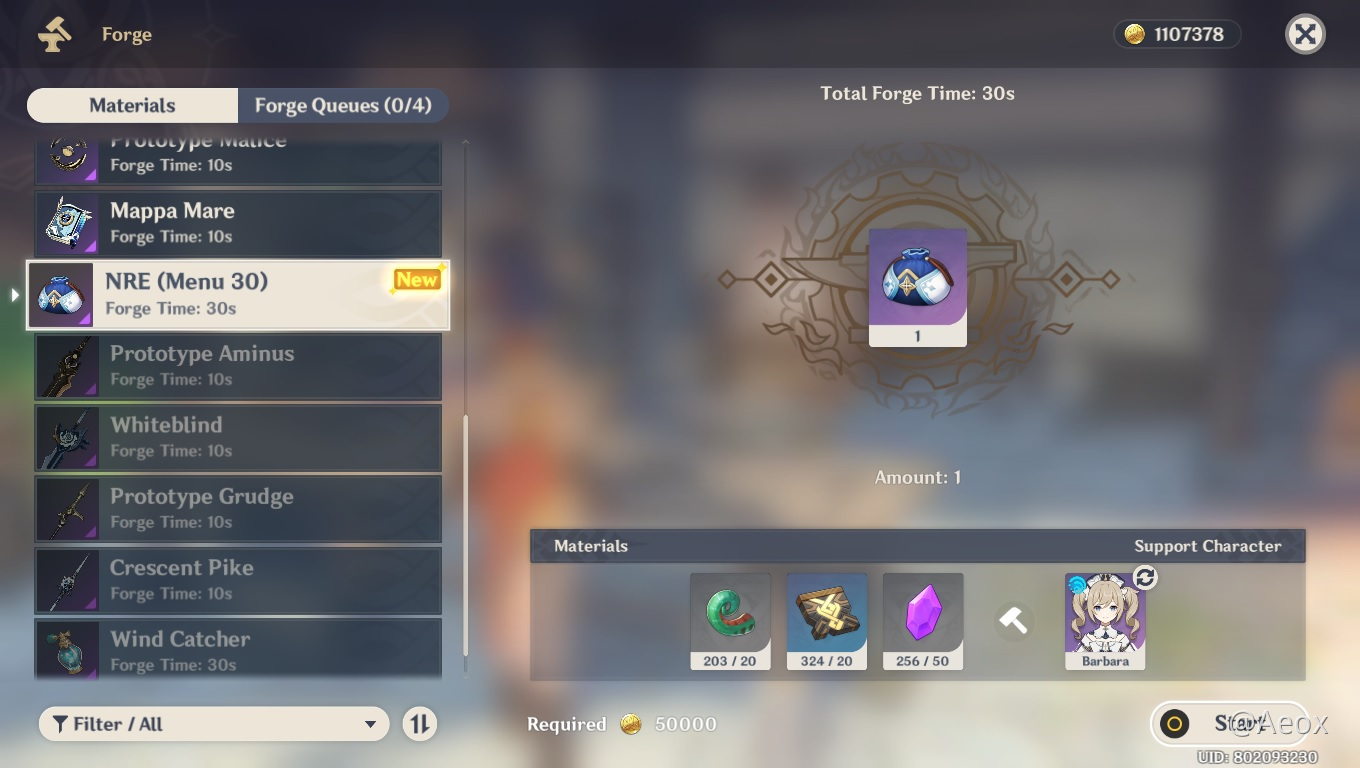Switch to the Materials tab
The image size is (1360, 768).
[x=131, y=105]
